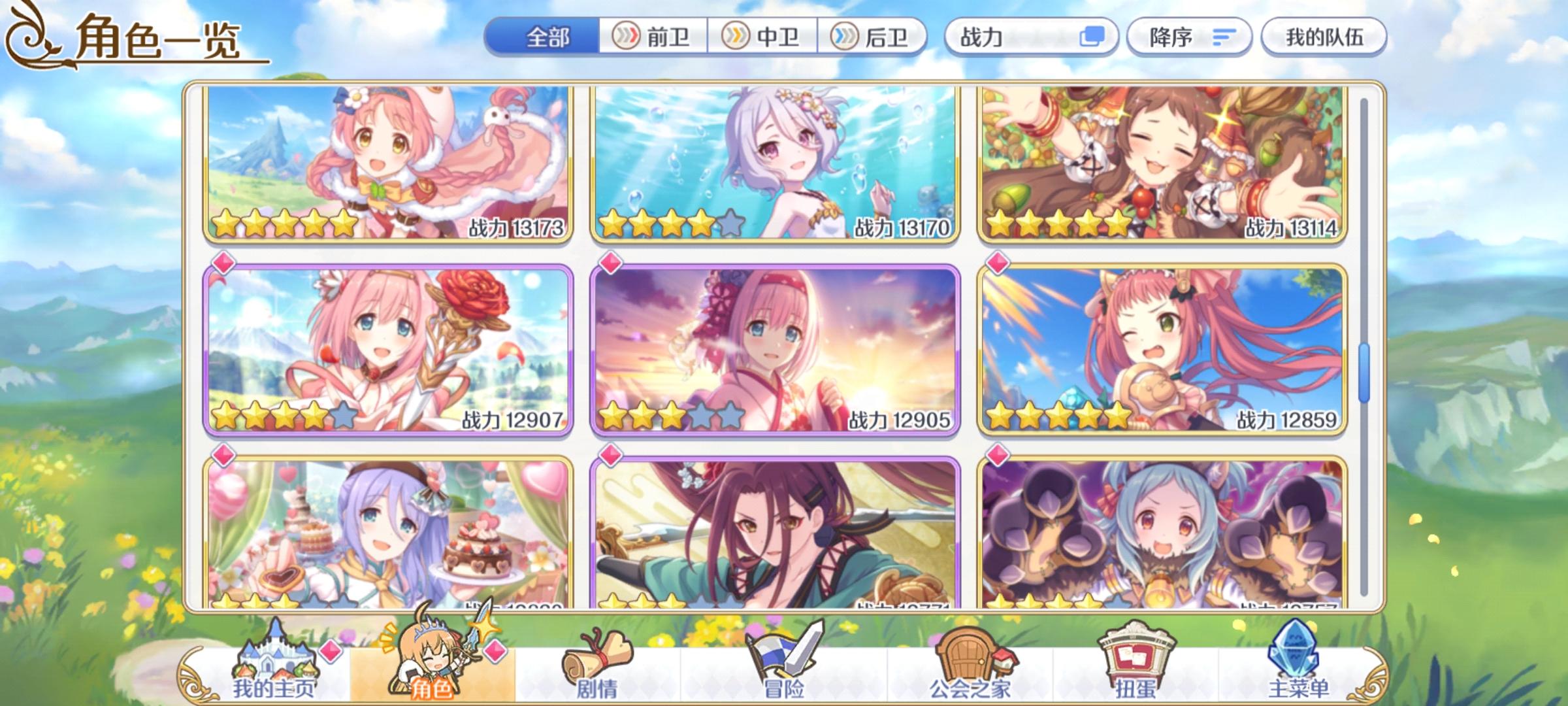Image resolution: width=1568 pixels, height=706 pixels.
Task: Switch on the 后卫 rearguard filter
Action: click(872, 37)
